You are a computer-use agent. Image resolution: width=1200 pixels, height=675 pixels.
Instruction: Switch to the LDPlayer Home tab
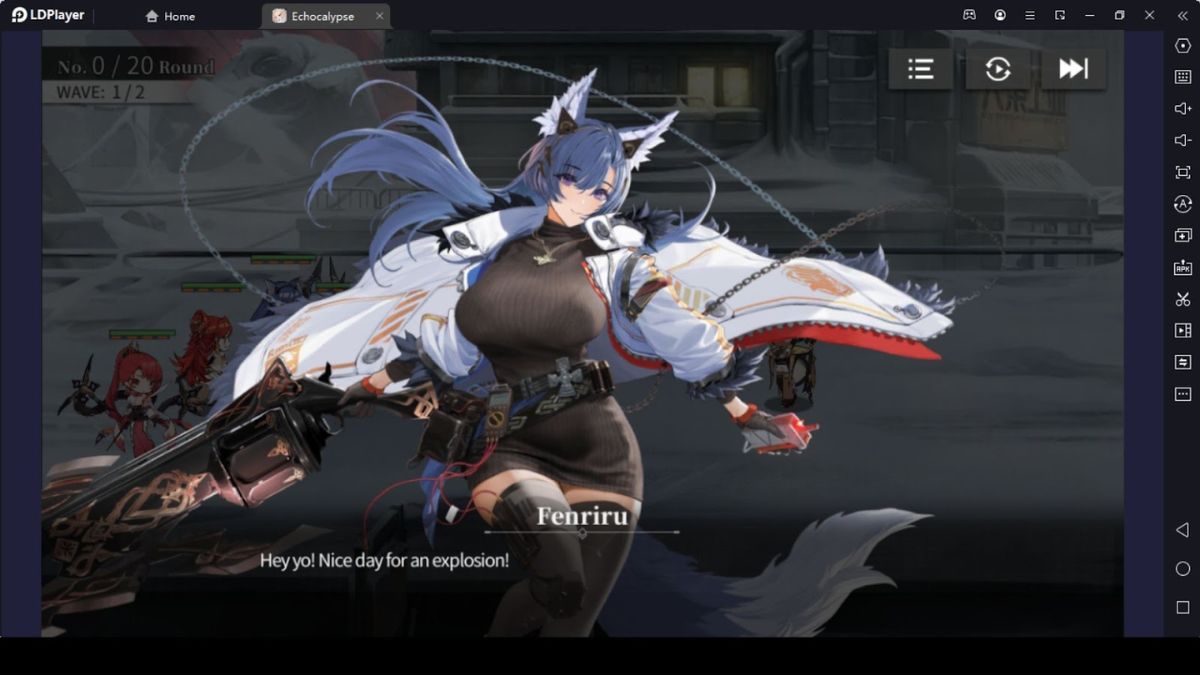pyautogui.click(x=170, y=16)
